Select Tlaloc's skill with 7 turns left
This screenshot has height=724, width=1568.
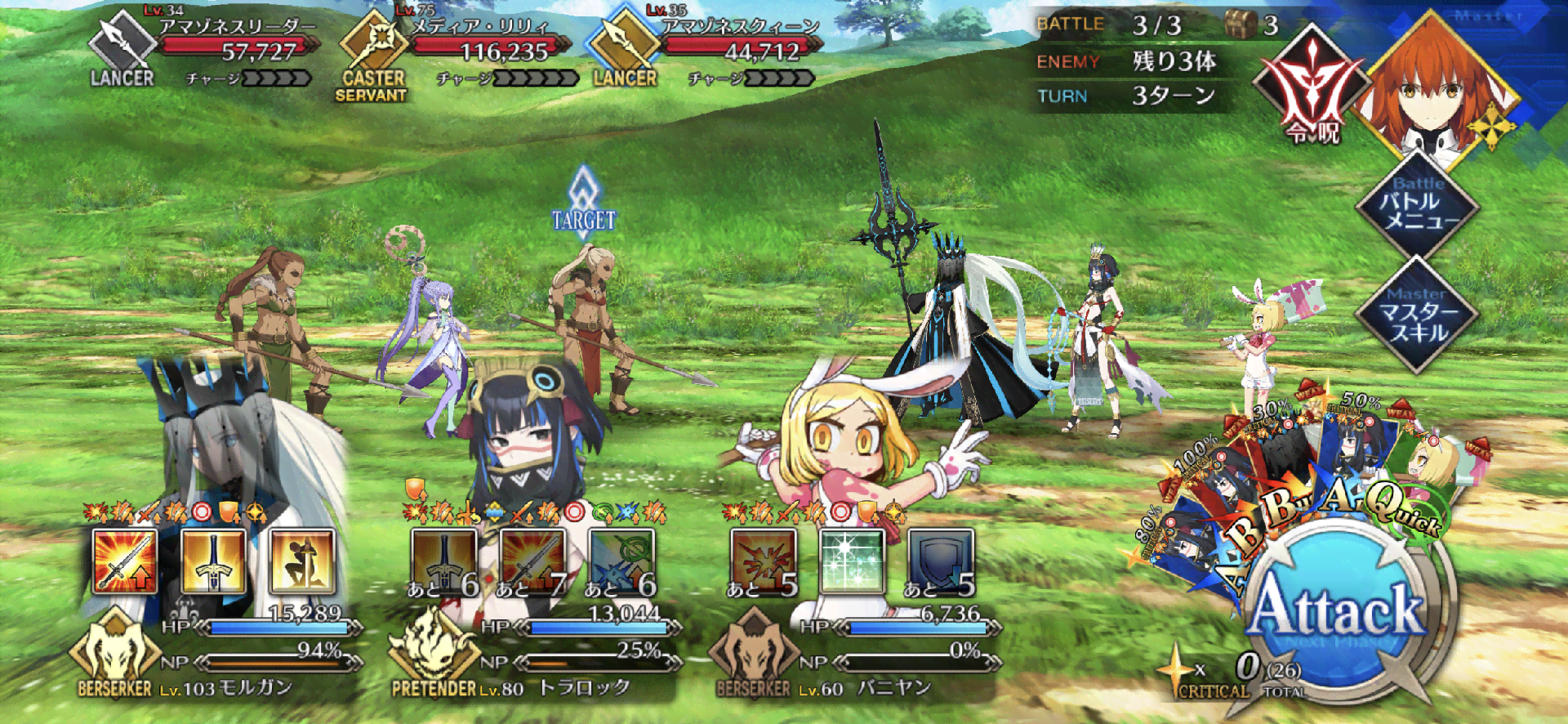(532, 561)
